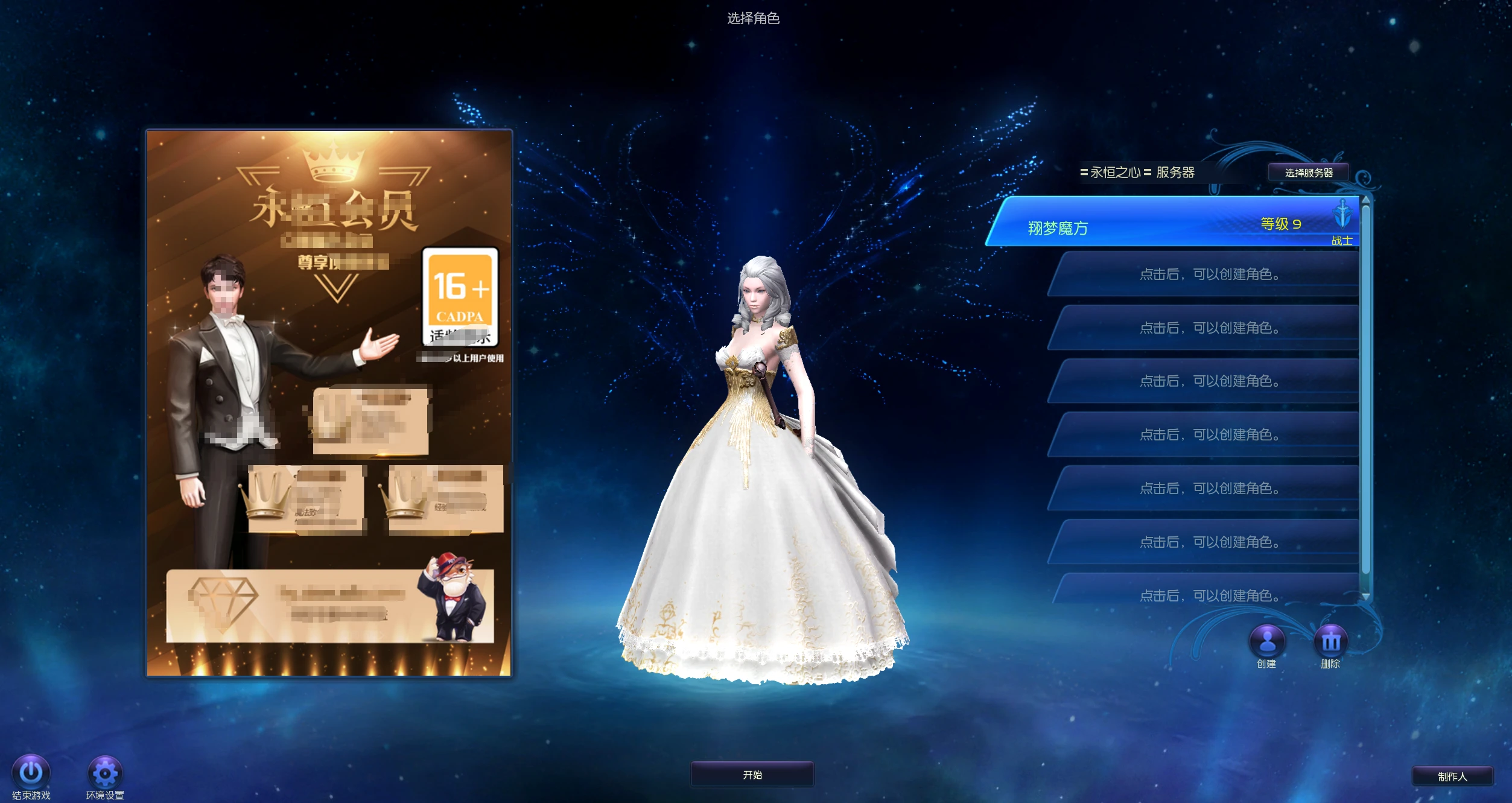Click the 删除 delete character icon
This screenshot has height=803, width=1512.
1330,641
